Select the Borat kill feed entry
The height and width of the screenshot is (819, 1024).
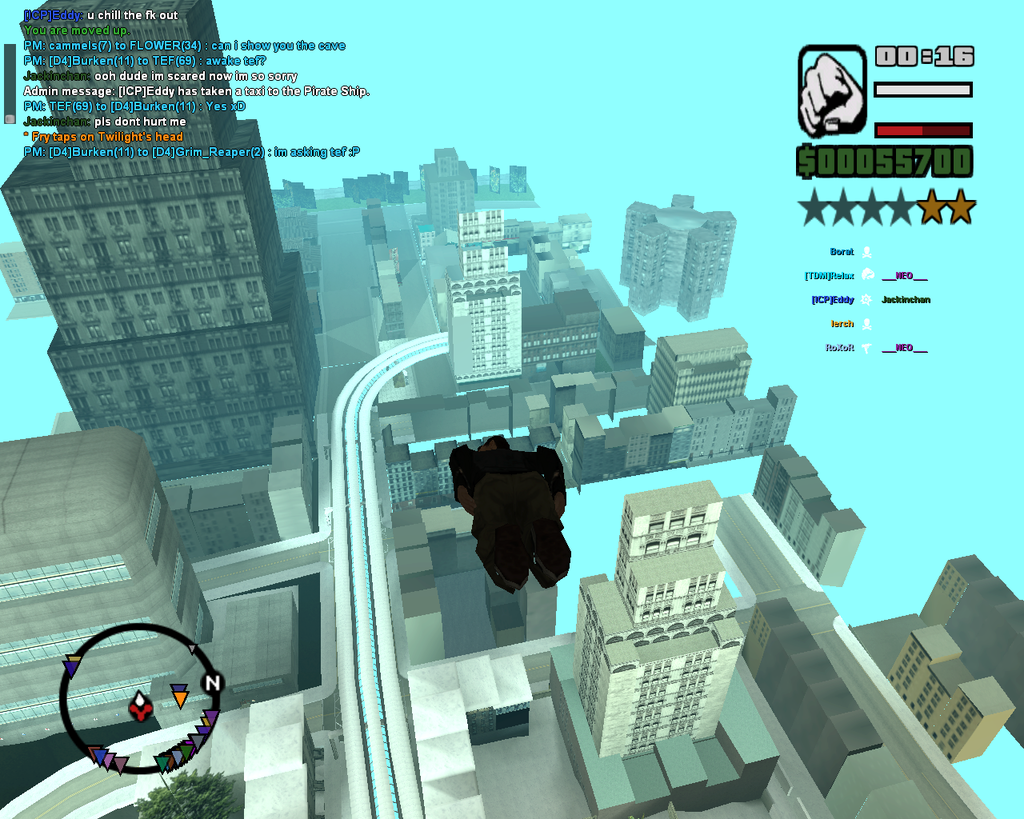(x=842, y=252)
